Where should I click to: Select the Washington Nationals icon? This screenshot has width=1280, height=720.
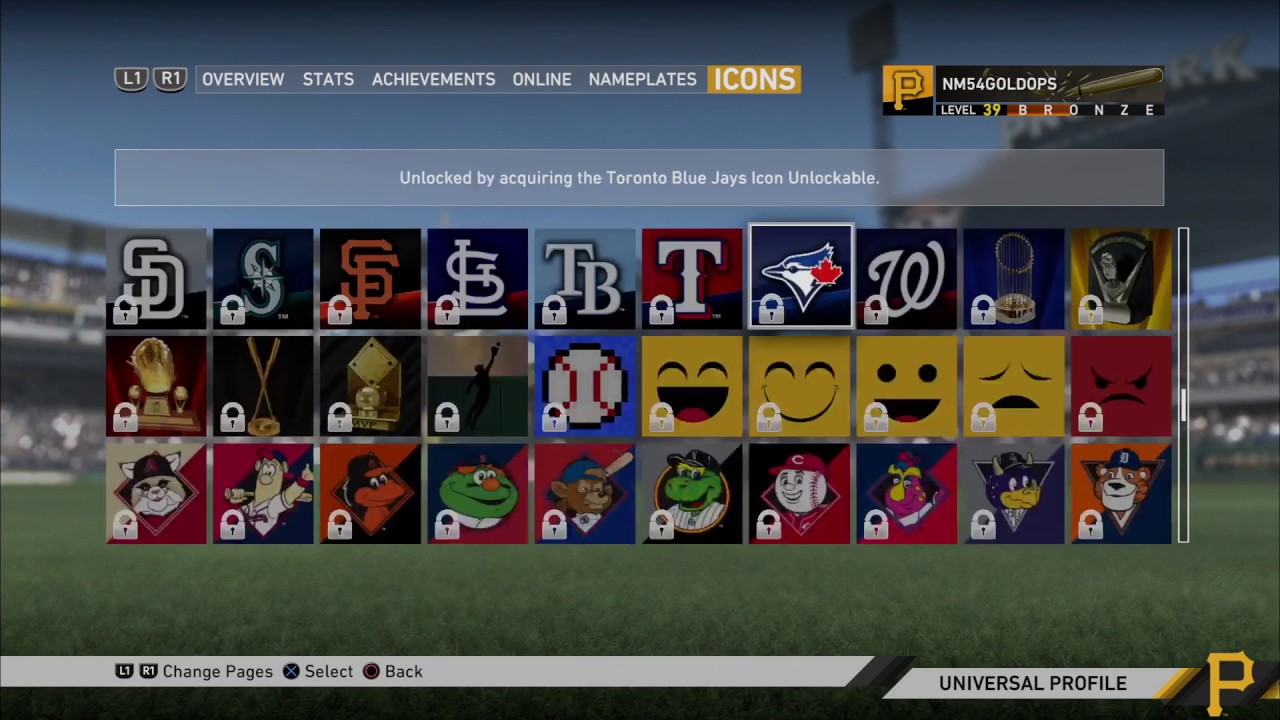click(x=905, y=278)
